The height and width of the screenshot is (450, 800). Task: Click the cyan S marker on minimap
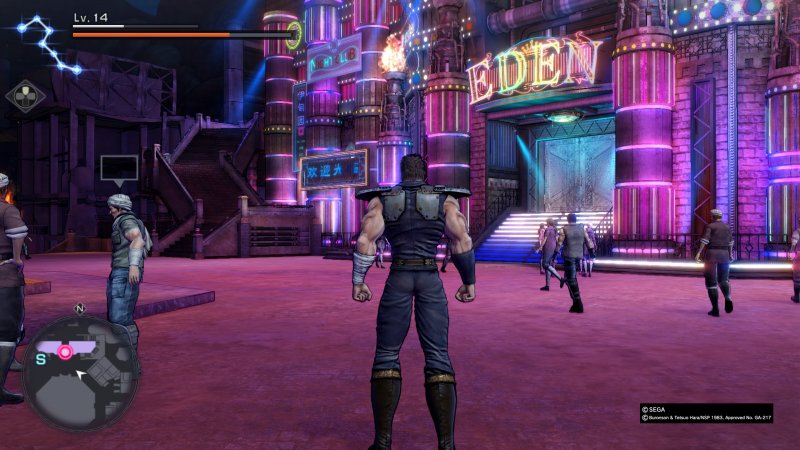(x=41, y=358)
